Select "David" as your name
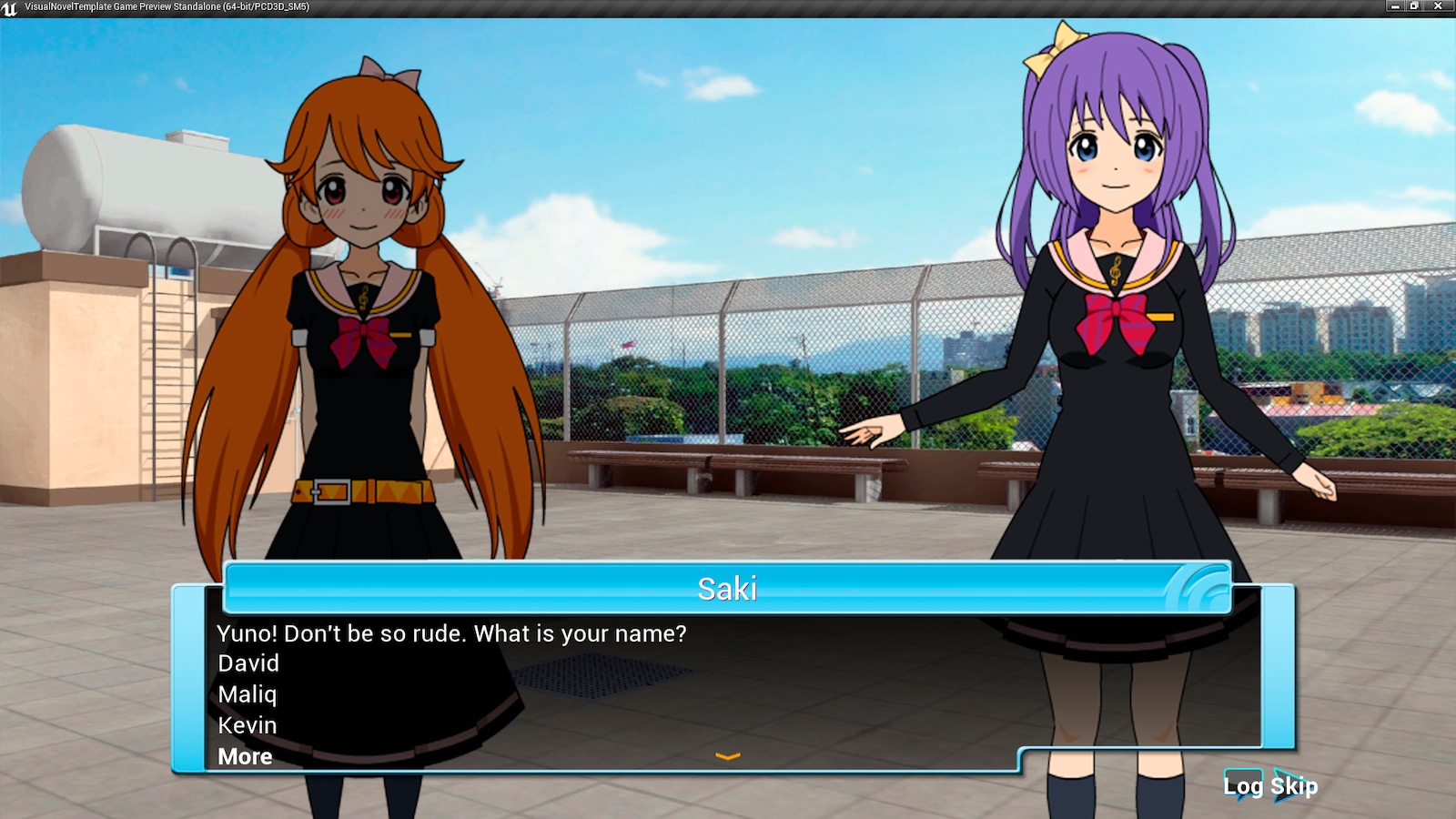Image resolution: width=1456 pixels, height=819 pixels. point(248,664)
